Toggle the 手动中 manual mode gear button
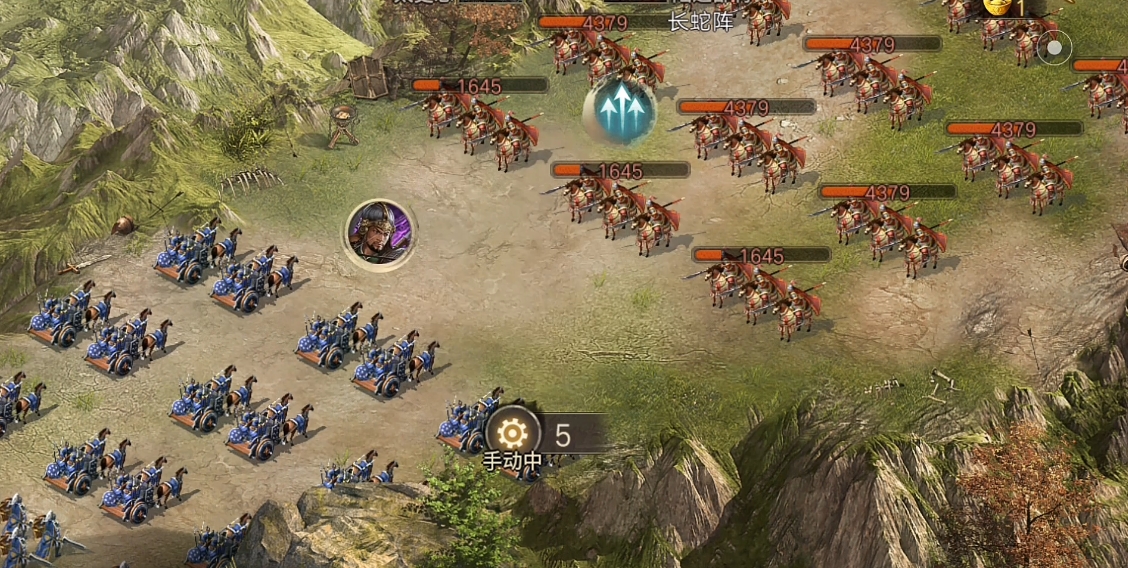Screen dimensions: 1128x568 [513, 433]
